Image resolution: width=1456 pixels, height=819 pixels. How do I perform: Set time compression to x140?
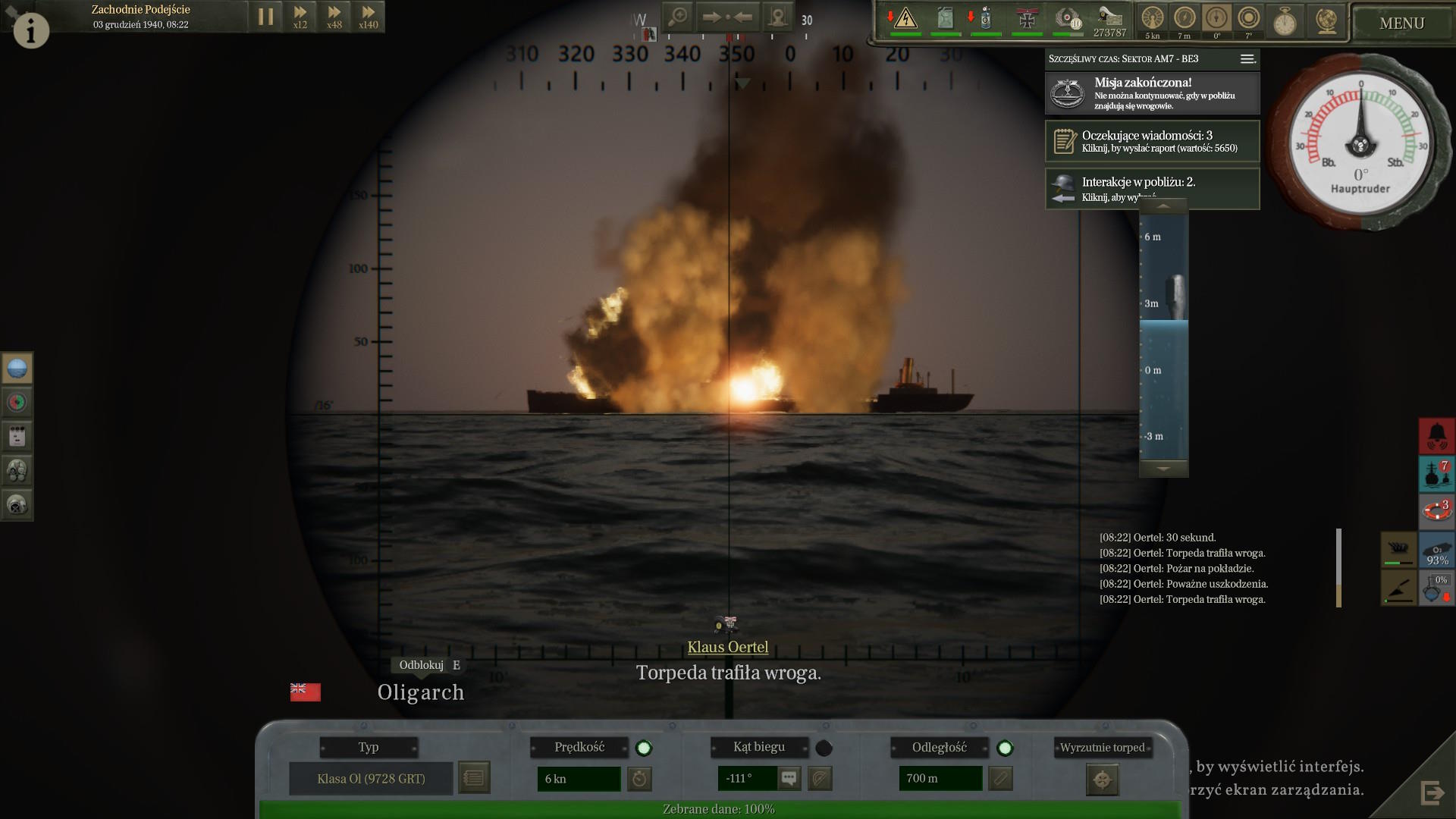(x=368, y=17)
